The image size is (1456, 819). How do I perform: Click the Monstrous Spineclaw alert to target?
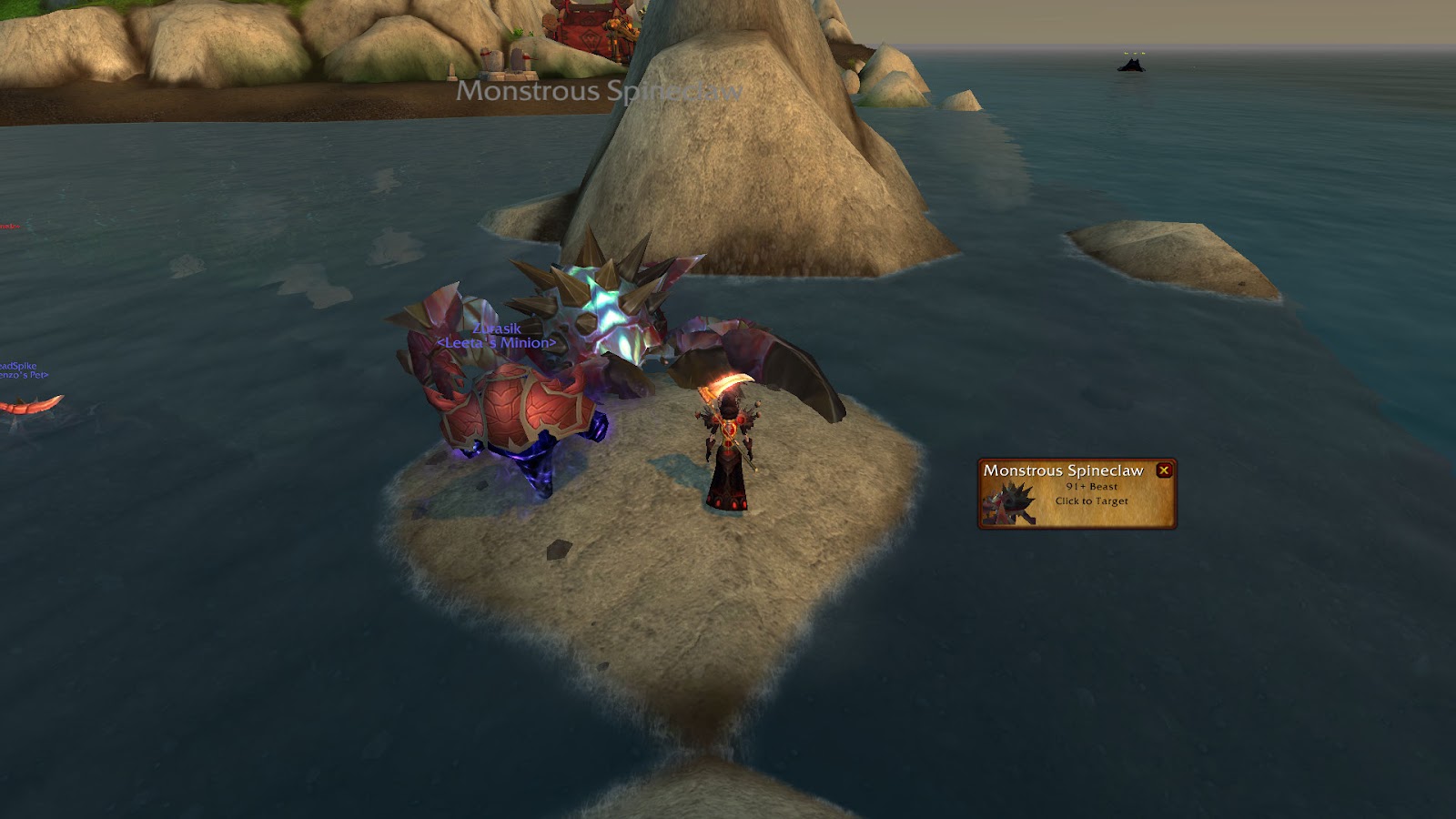1076,496
